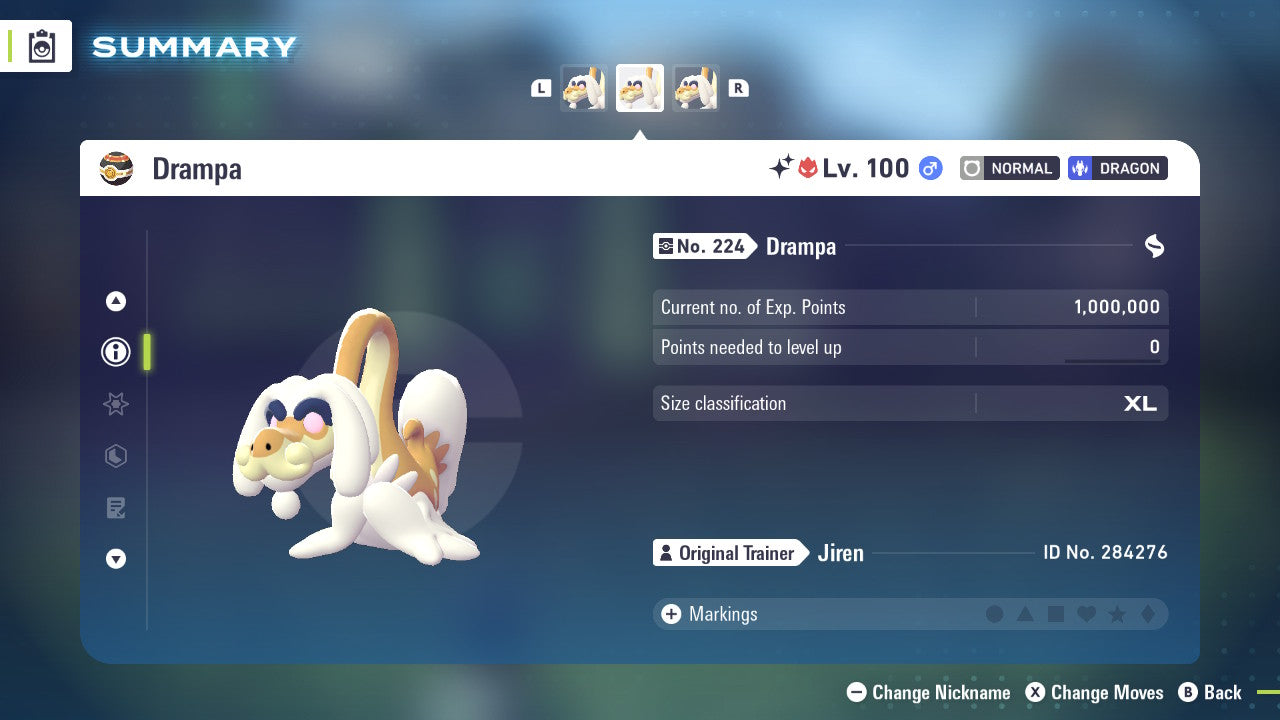The width and height of the screenshot is (1280, 720).
Task: Toggle the circle marking for Drampa
Action: point(995,614)
